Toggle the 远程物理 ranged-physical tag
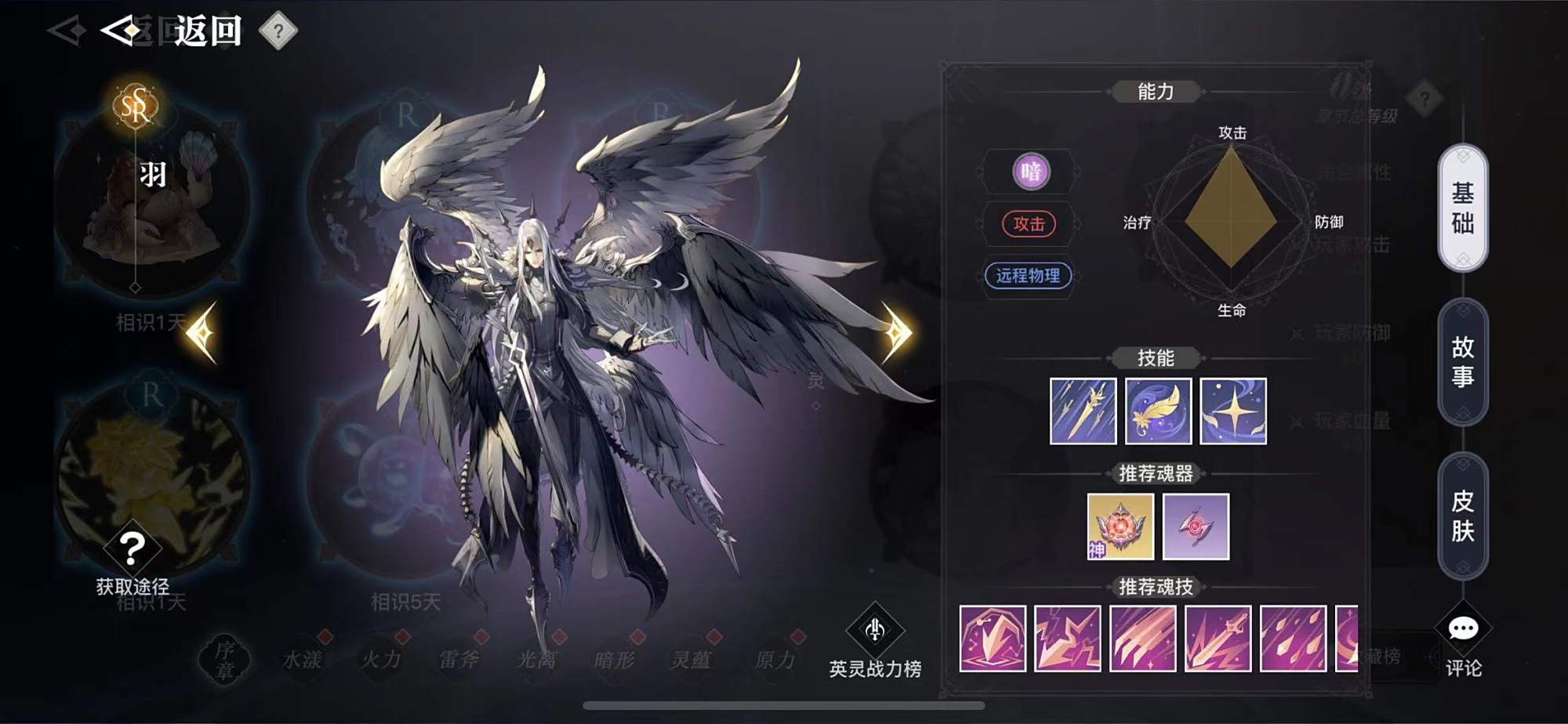1568x724 pixels. (x=1029, y=277)
